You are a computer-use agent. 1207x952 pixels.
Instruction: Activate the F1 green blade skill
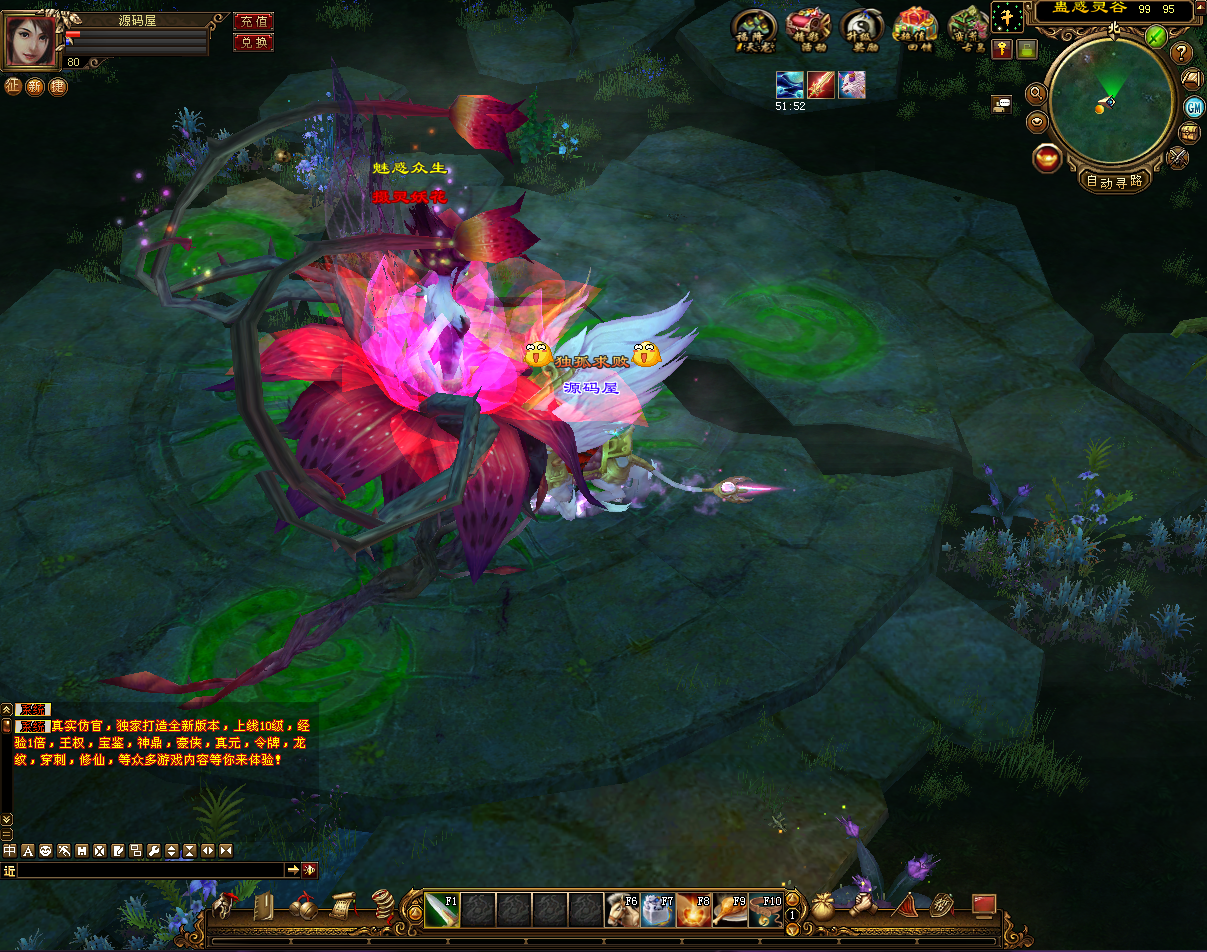442,911
